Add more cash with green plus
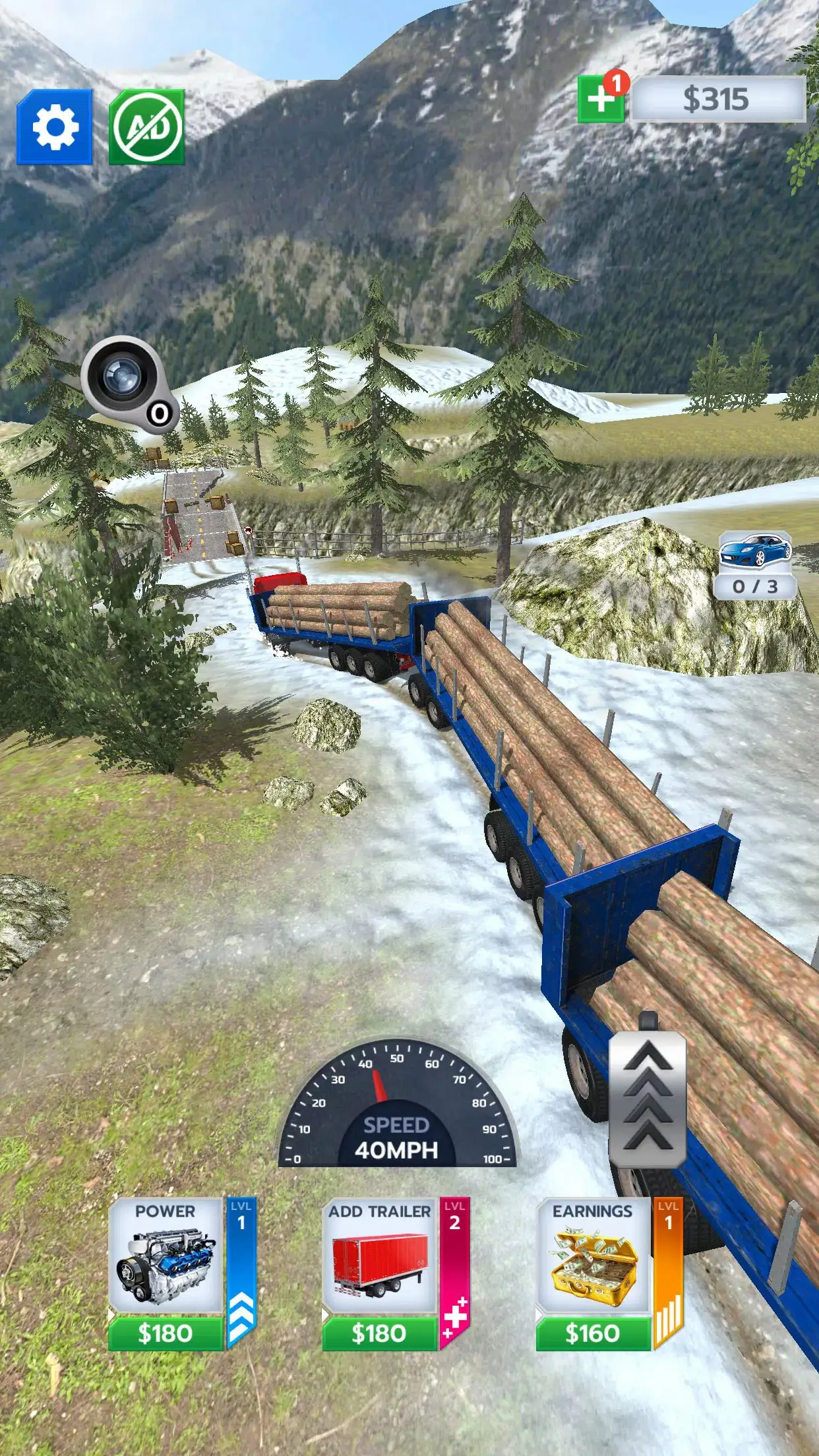Viewport: 819px width, 1456px height. point(600,100)
